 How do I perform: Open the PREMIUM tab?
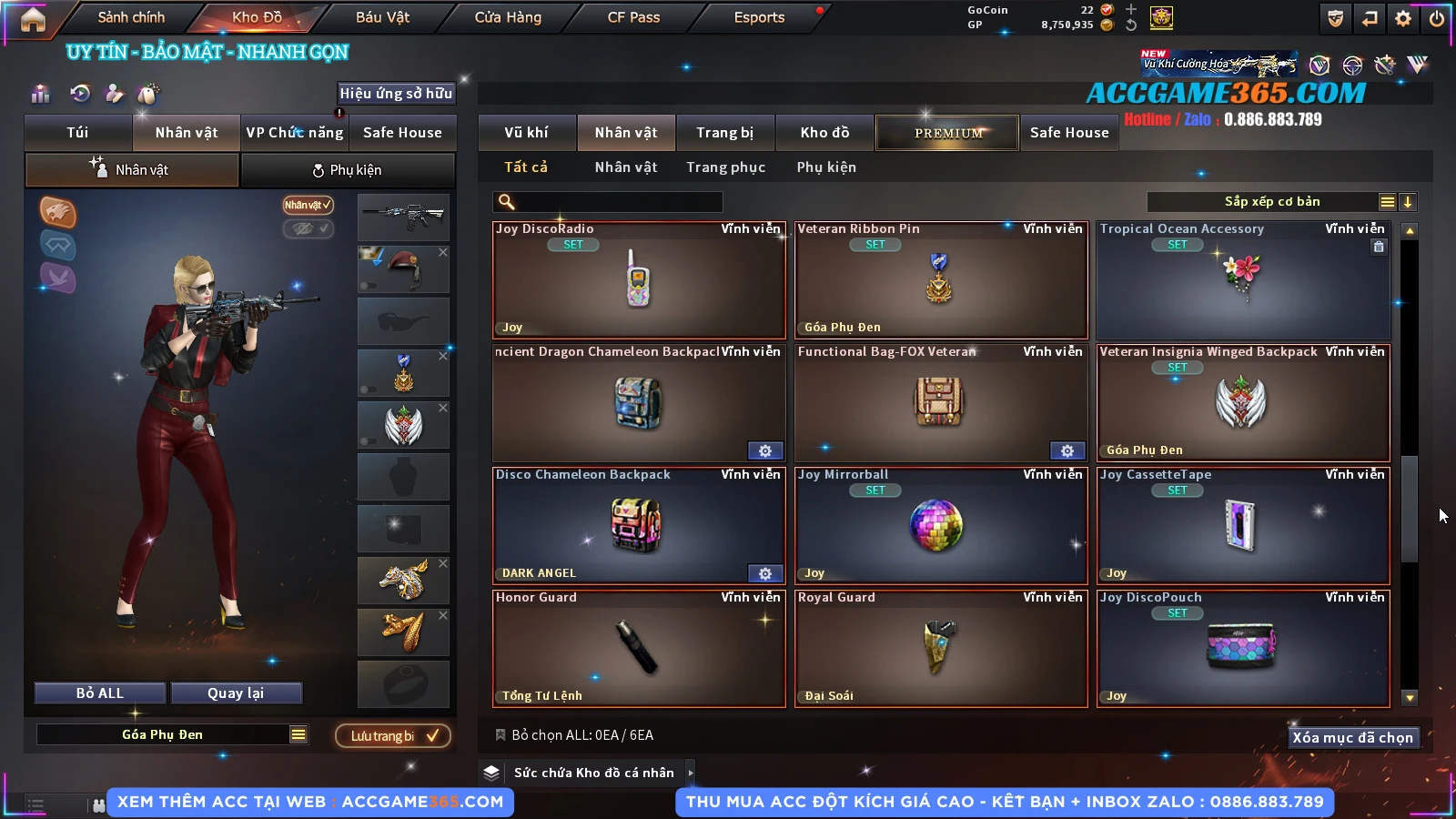pos(947,133)
